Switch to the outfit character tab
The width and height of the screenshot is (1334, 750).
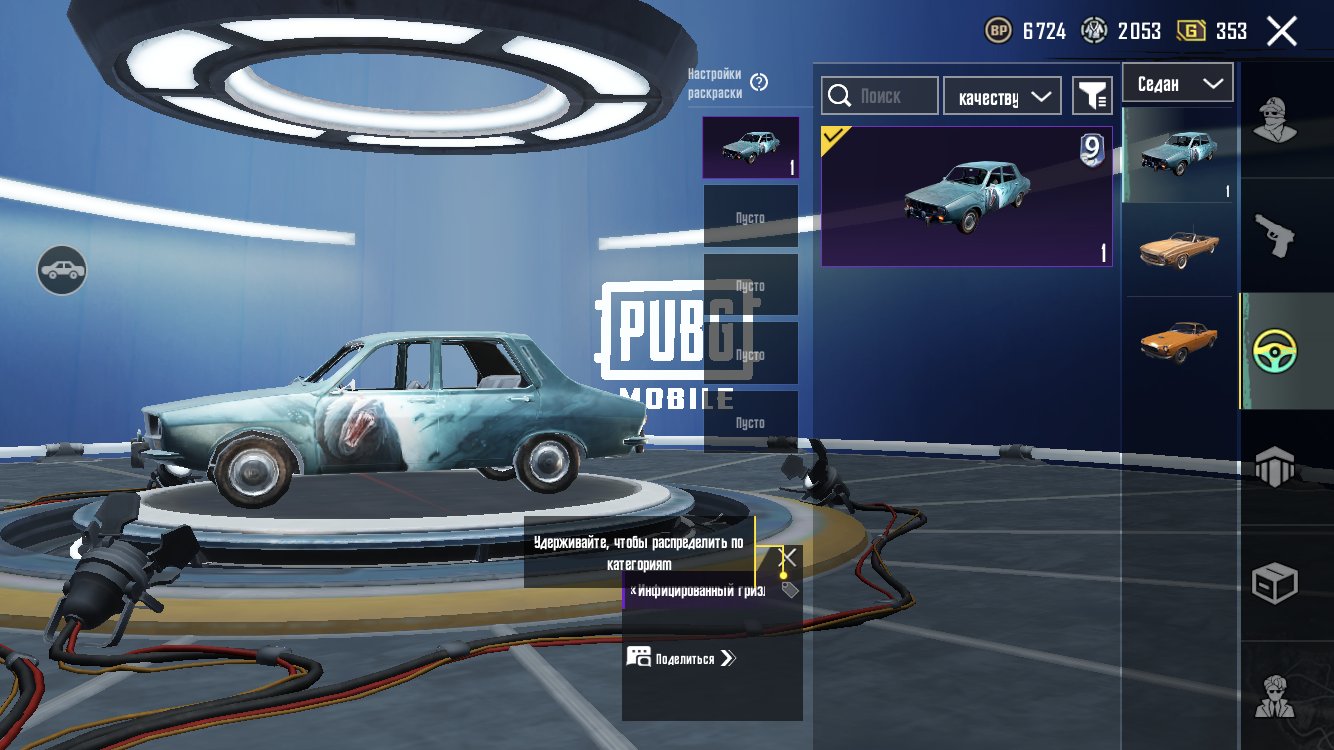point(1273,122)
